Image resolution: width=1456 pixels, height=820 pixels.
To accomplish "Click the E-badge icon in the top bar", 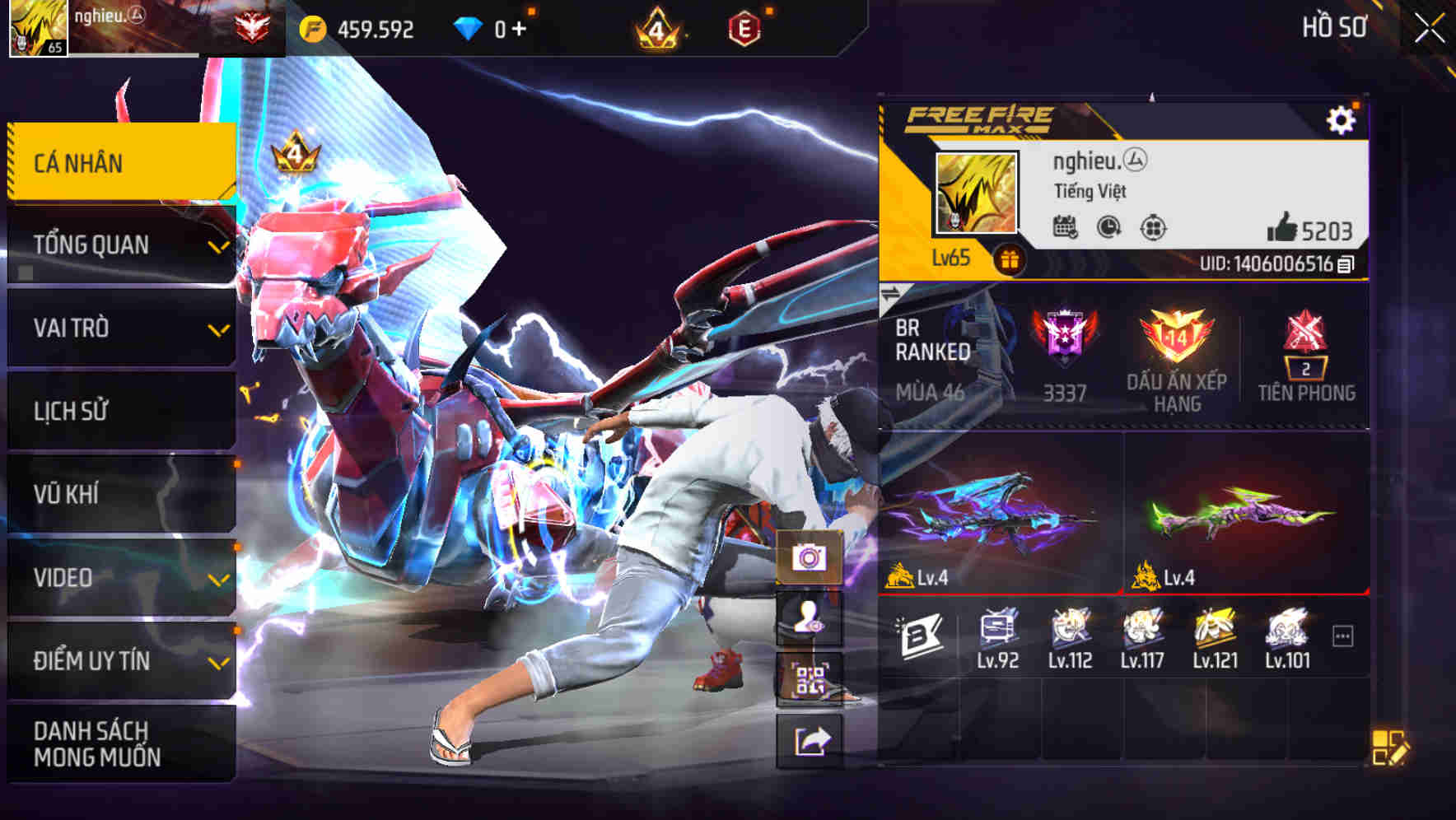I will point(744,26).
